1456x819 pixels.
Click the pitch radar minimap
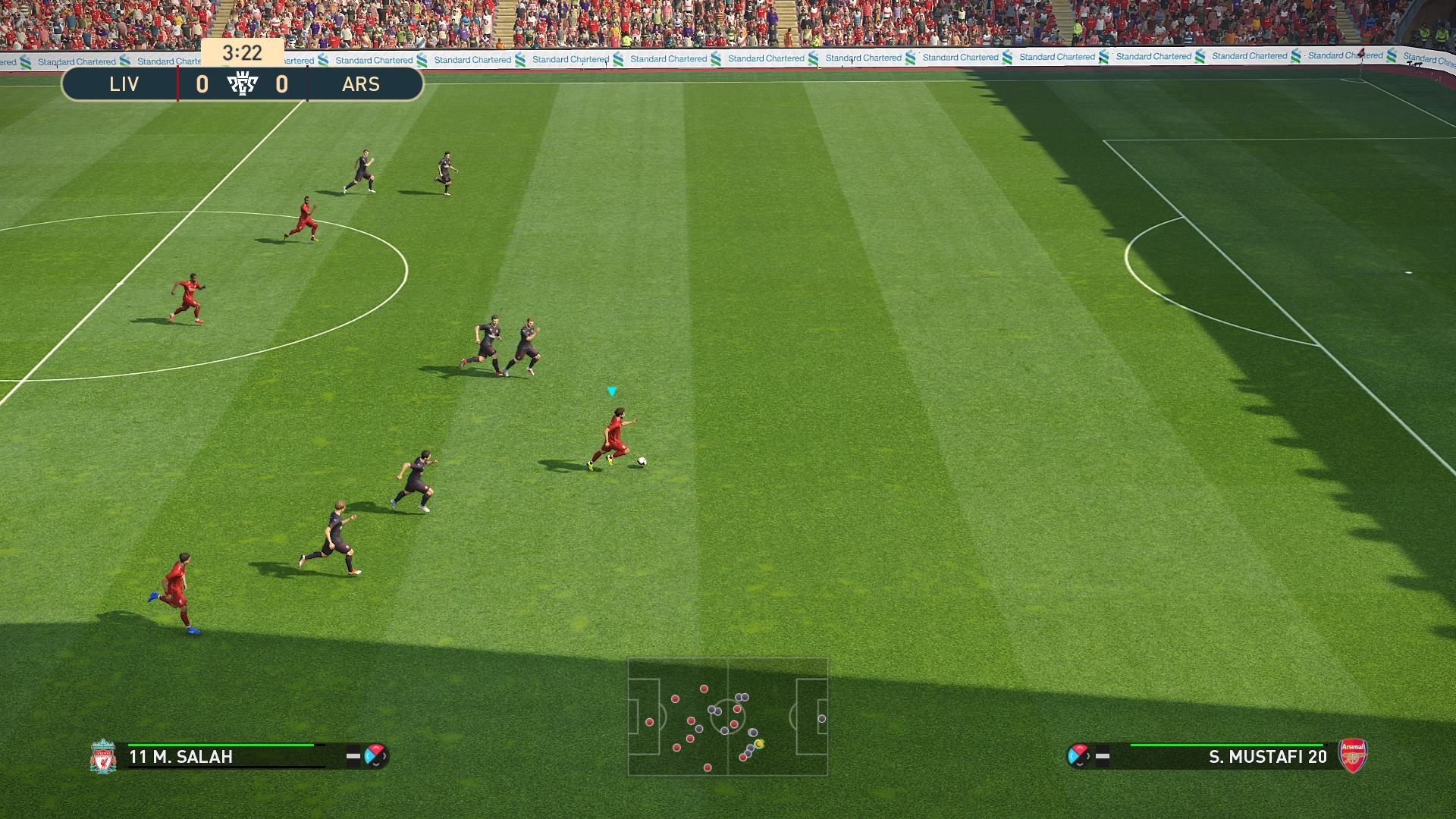coord(727,717)
